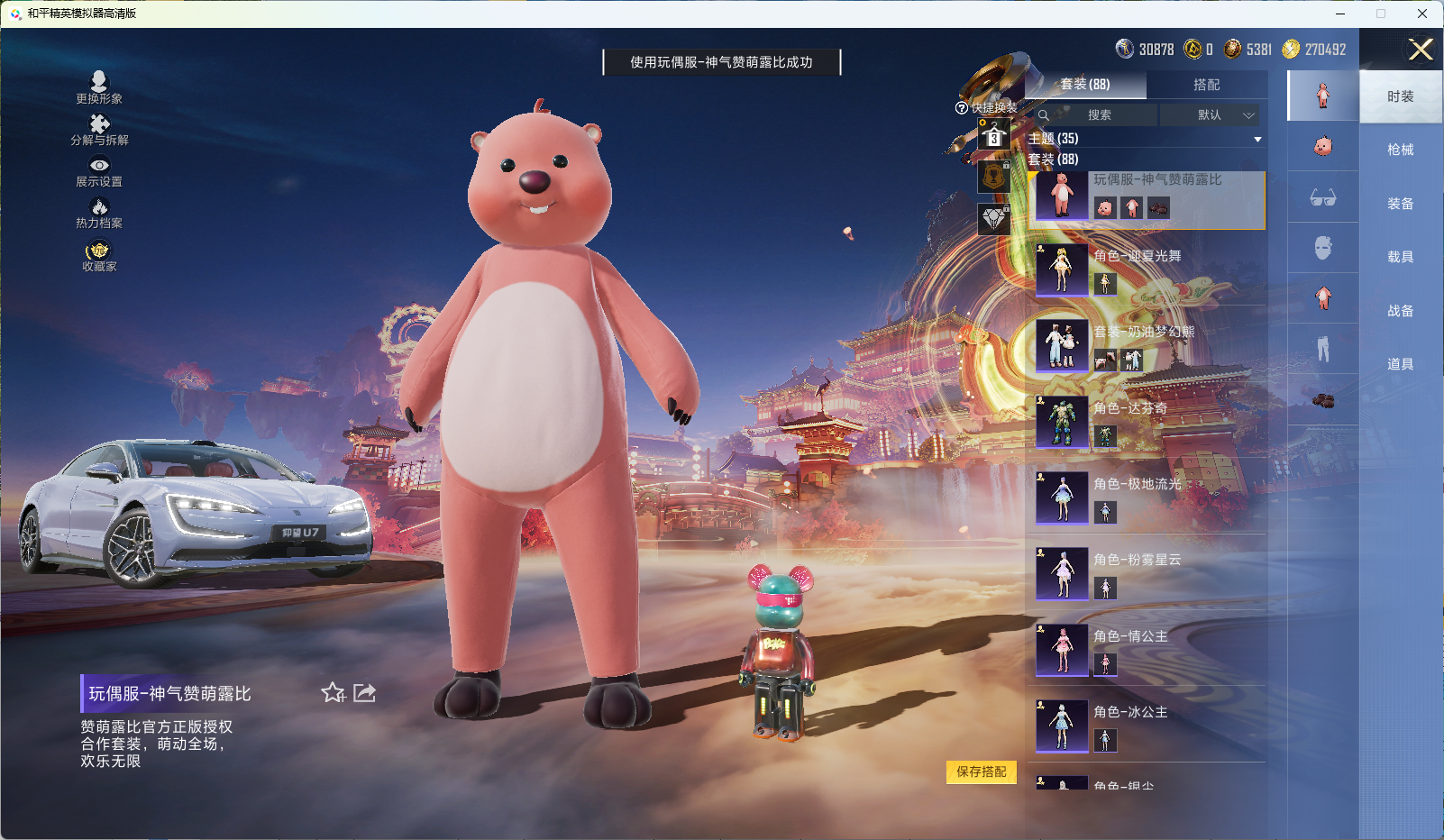Open the 默认 sort dropdown
Image resolution: width=1444 pixels, height=840 pixels.
[1212, 115]
